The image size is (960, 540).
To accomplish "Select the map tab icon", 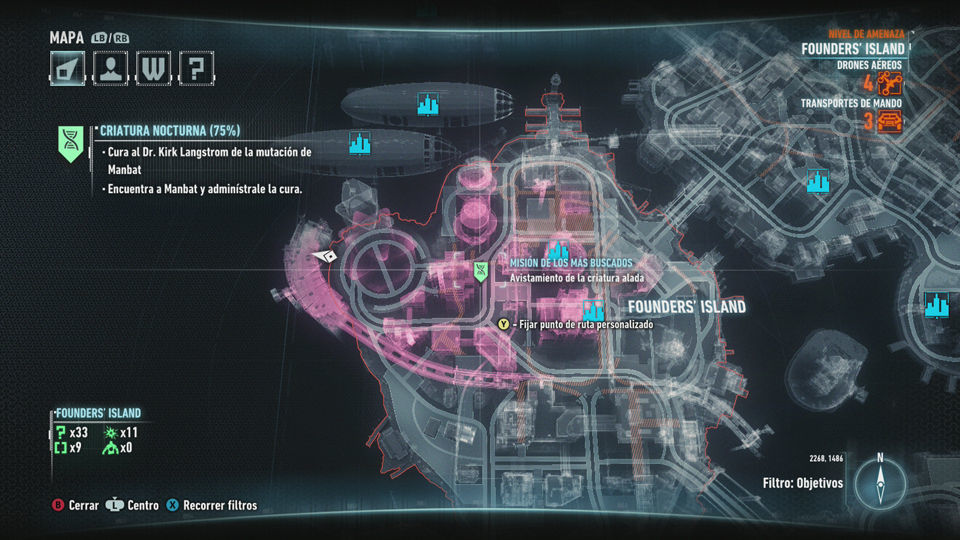I will [67, 68].
